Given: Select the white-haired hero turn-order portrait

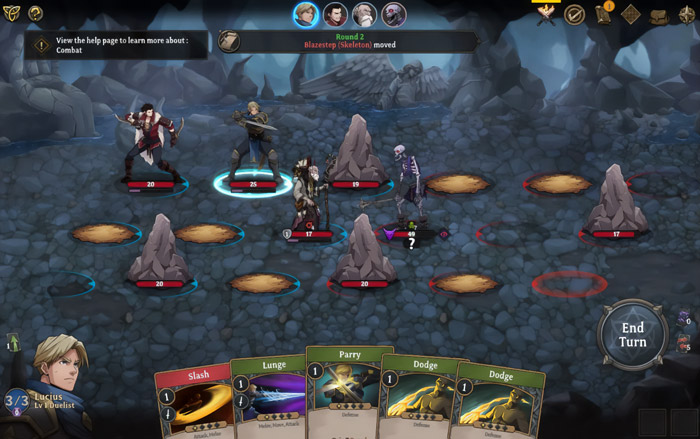Looking at the screenshot, I should pyautogui.click(x=364, y=14).
